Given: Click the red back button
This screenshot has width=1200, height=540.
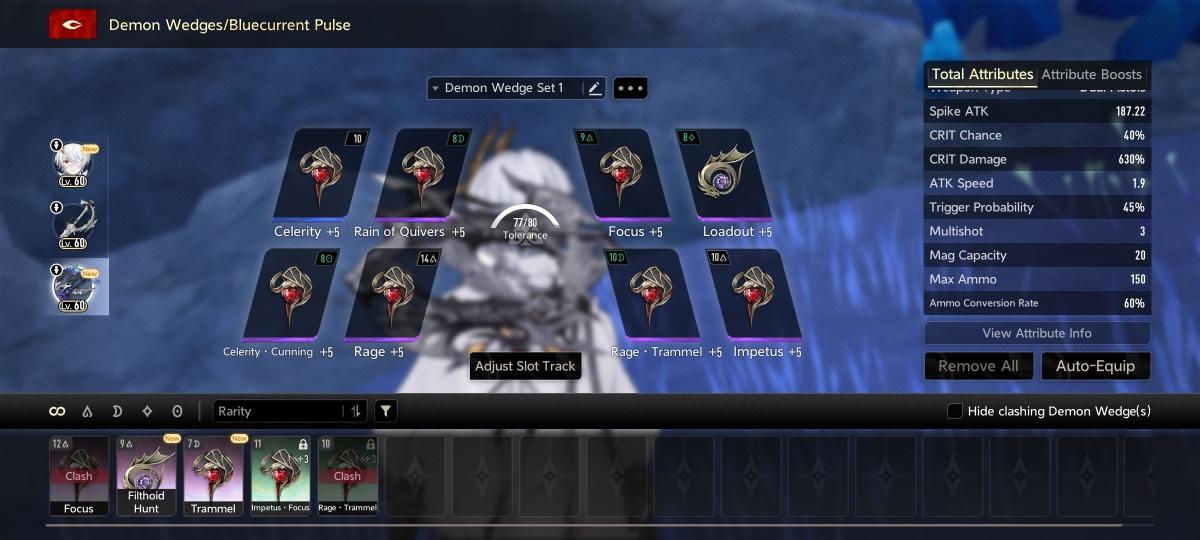Looking at the screenshot, I should [x=72, y=24].
